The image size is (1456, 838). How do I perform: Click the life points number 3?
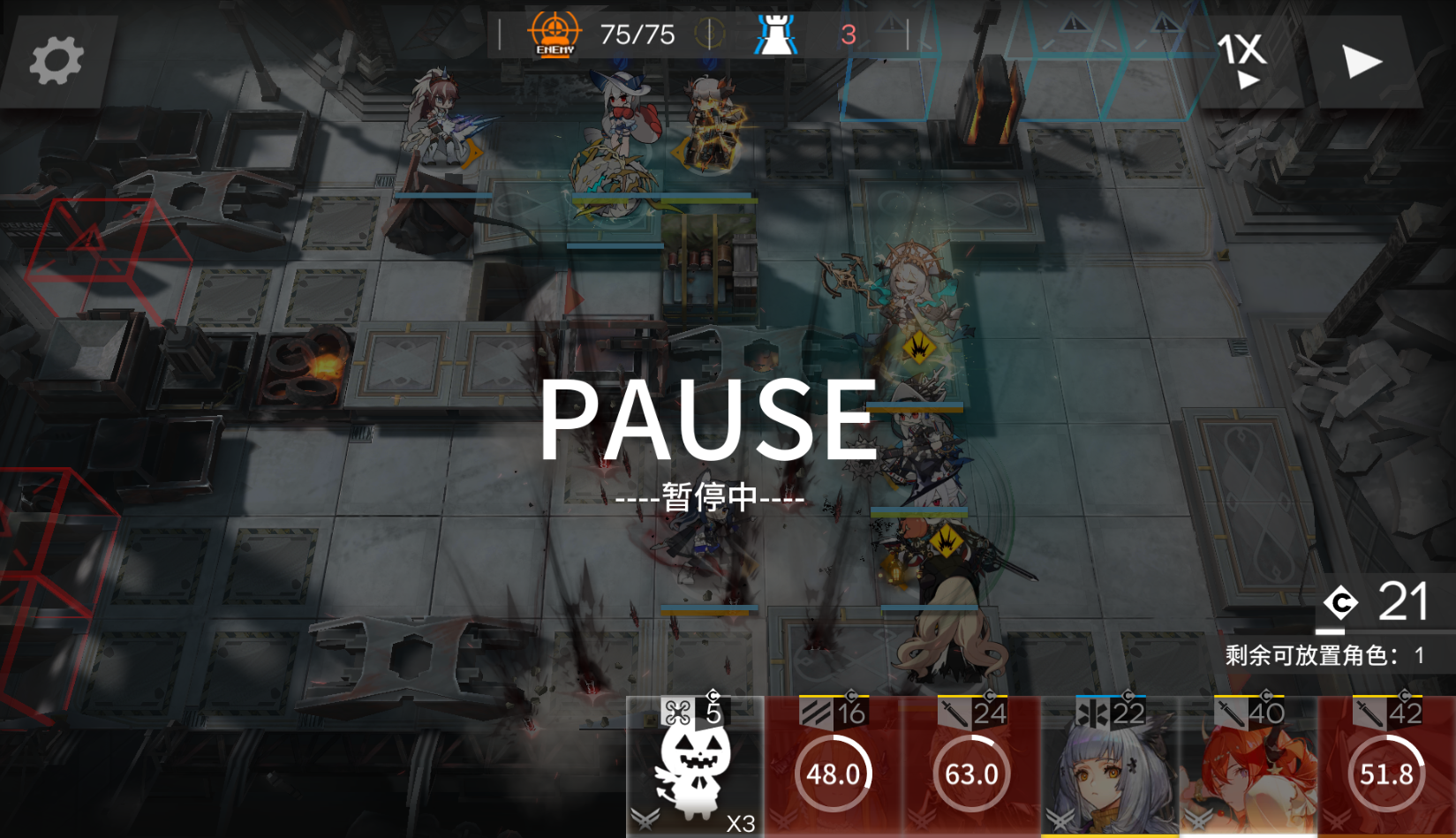pyautogui.click(x=849, y=35)
